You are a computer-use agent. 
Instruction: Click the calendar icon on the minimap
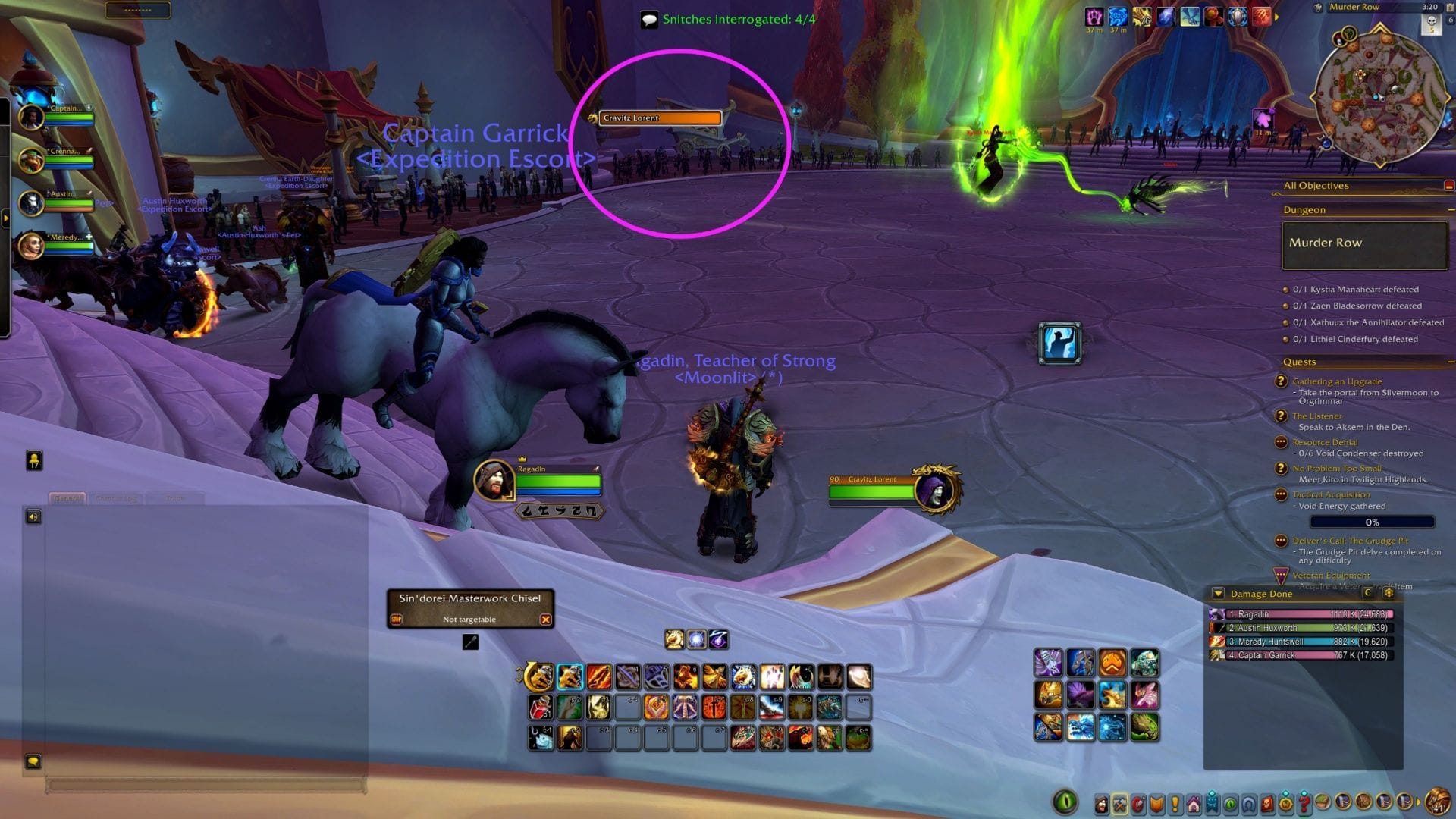pos(1449,7)
